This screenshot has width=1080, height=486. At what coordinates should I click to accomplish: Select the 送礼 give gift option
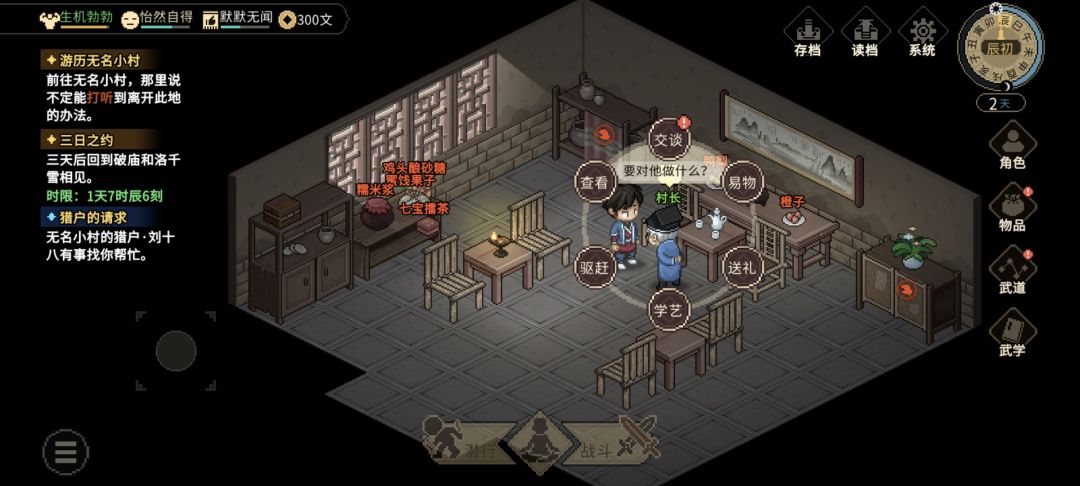coord(742,267)
